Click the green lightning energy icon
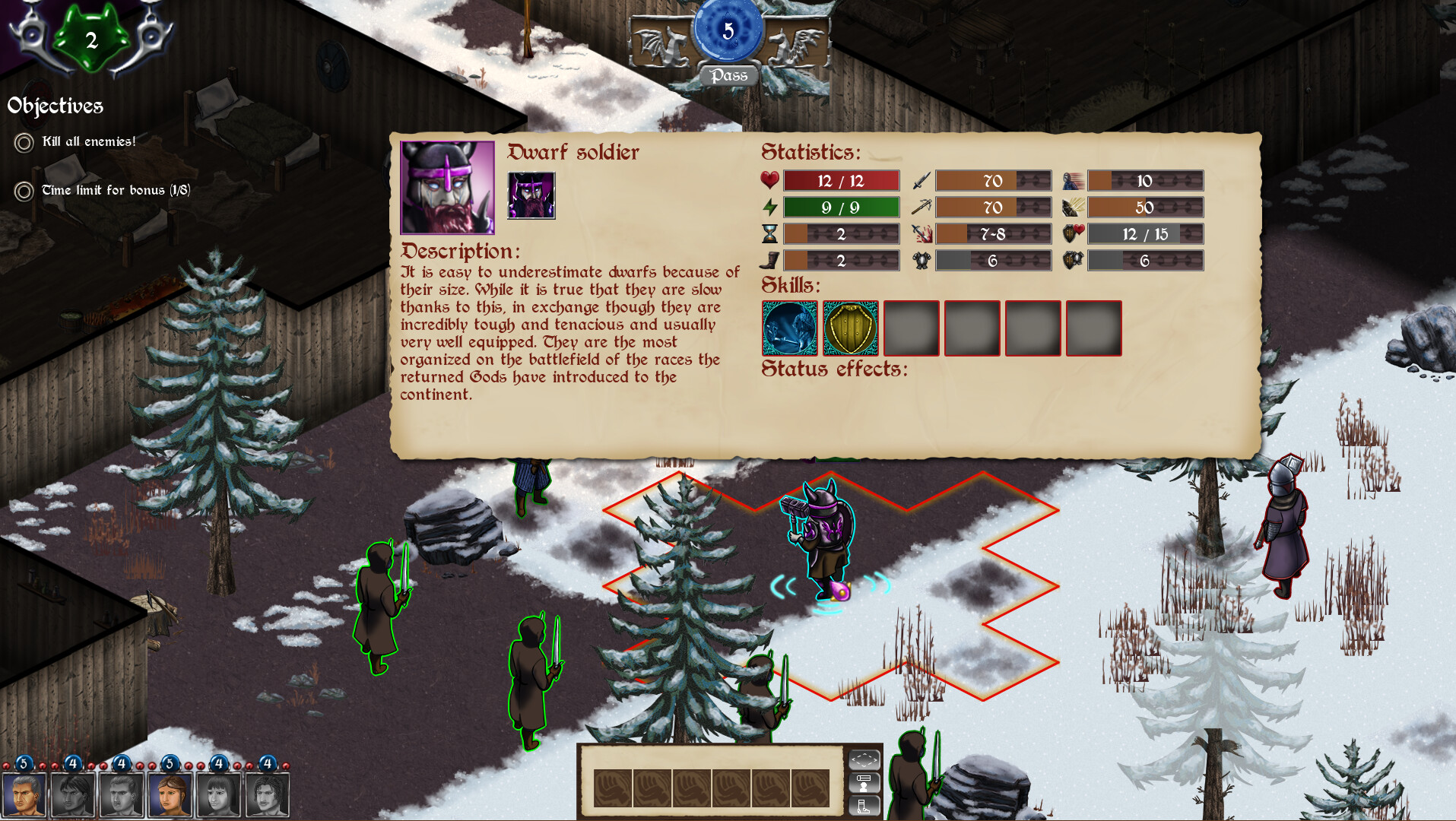Image resolution: width=1456 pixels, height=821 pixels. coord(770,207)
